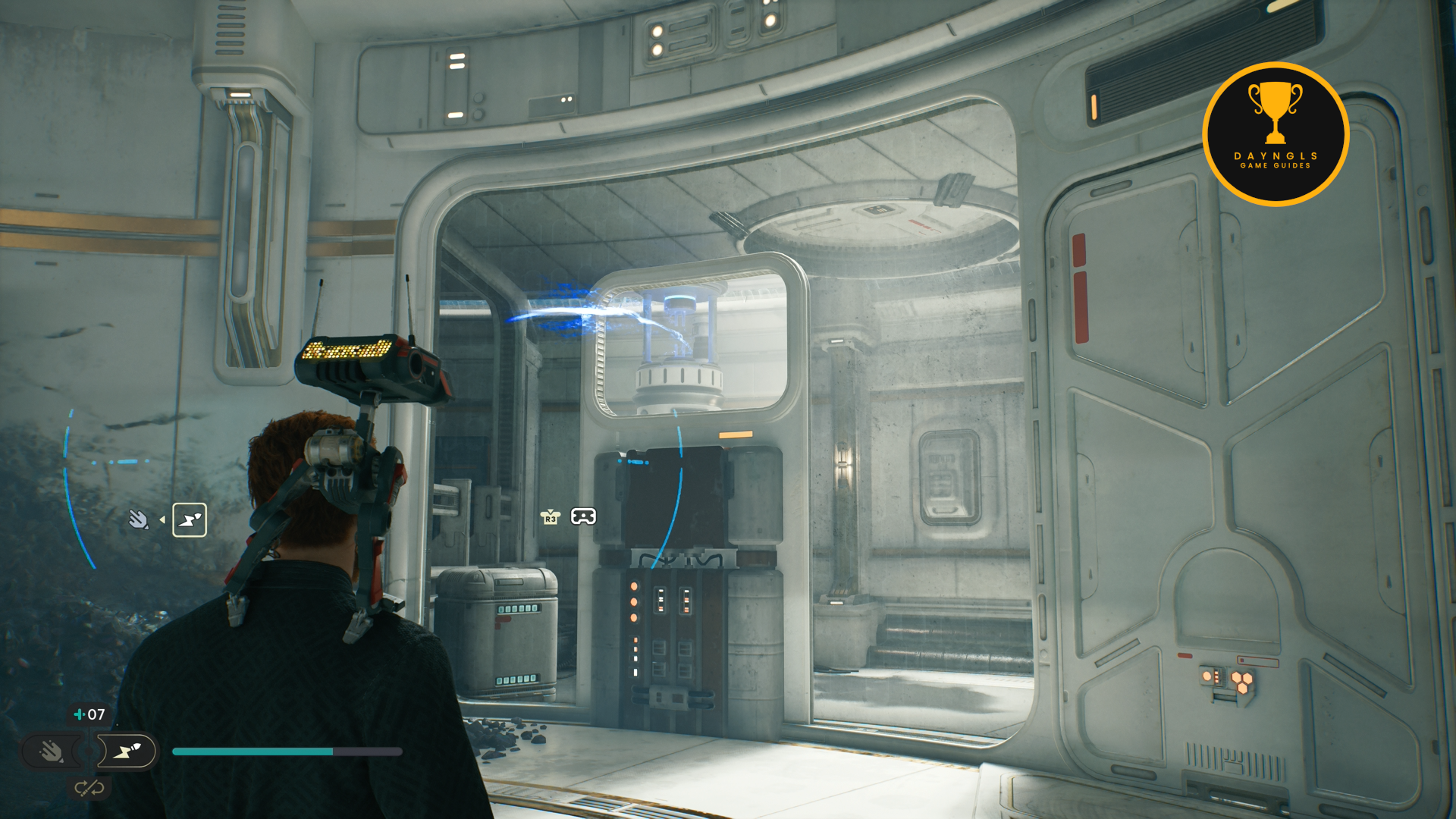Screen dimensions: 1456x819
Task: Switch to the unframed hand icon beside the arrow
Action: point(138,519)
